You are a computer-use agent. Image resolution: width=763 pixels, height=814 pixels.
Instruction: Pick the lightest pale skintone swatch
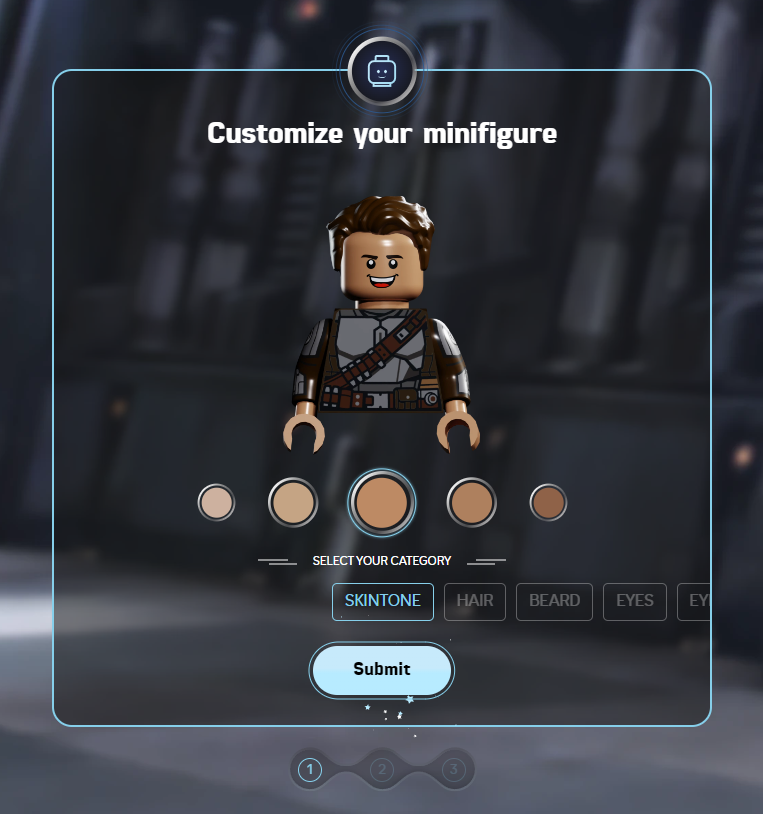tap(216, 502)
